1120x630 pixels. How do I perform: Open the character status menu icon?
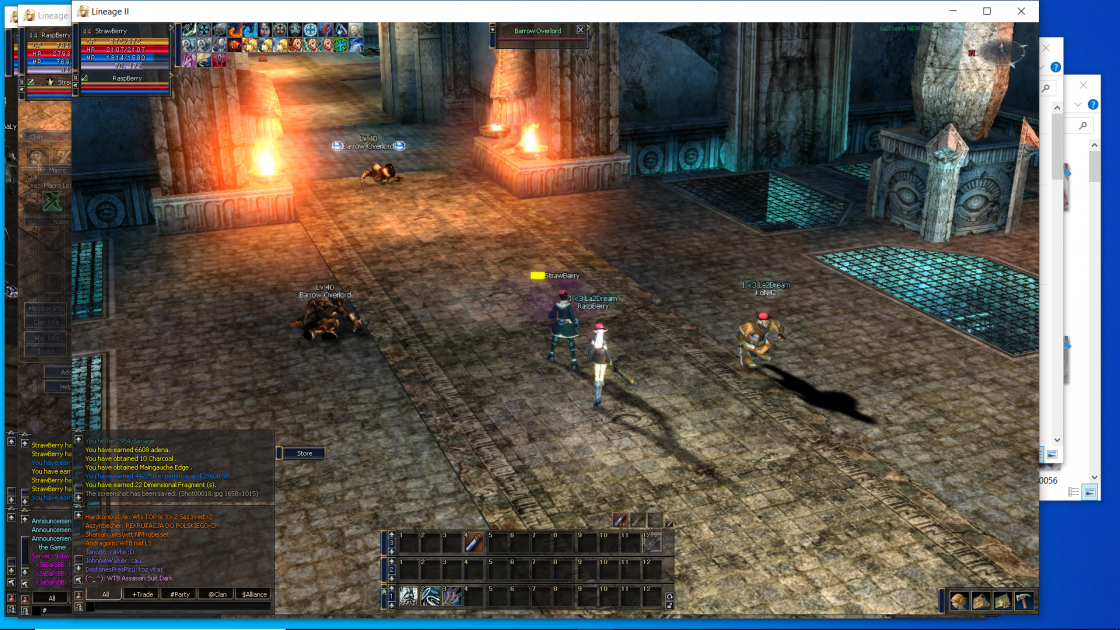tap(958, 601)
